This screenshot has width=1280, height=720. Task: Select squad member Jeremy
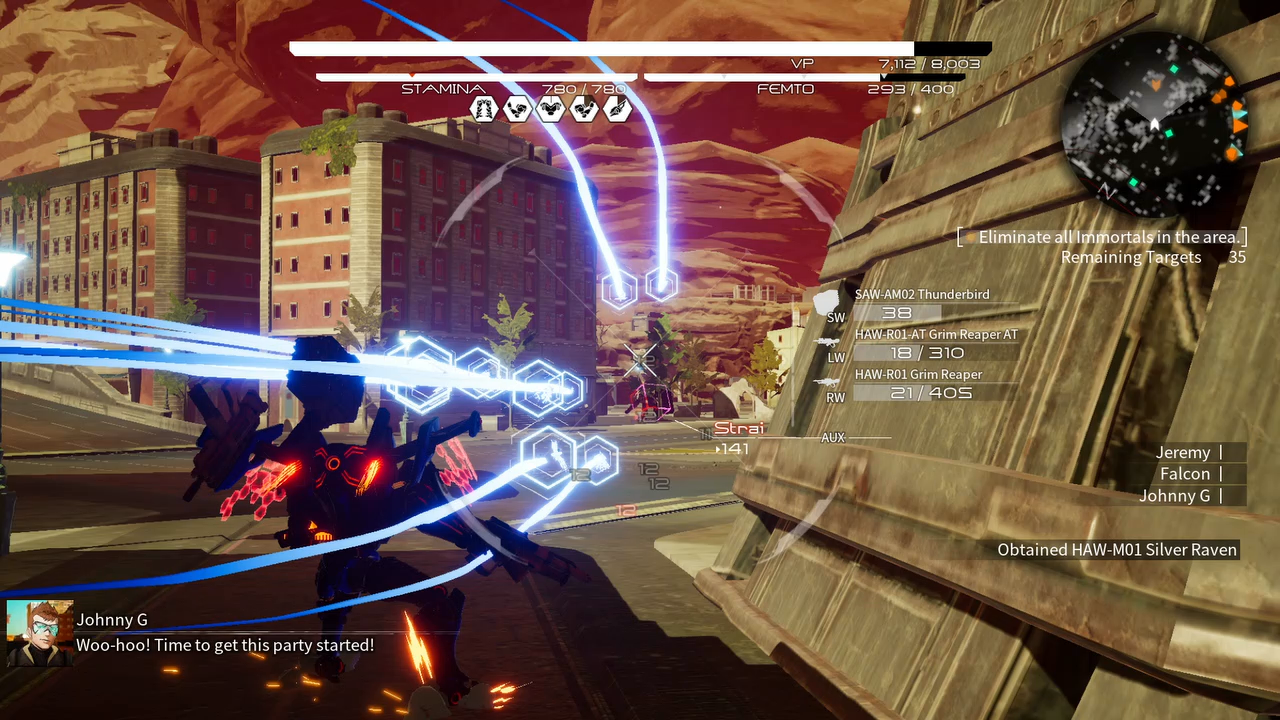[1183, 453]
